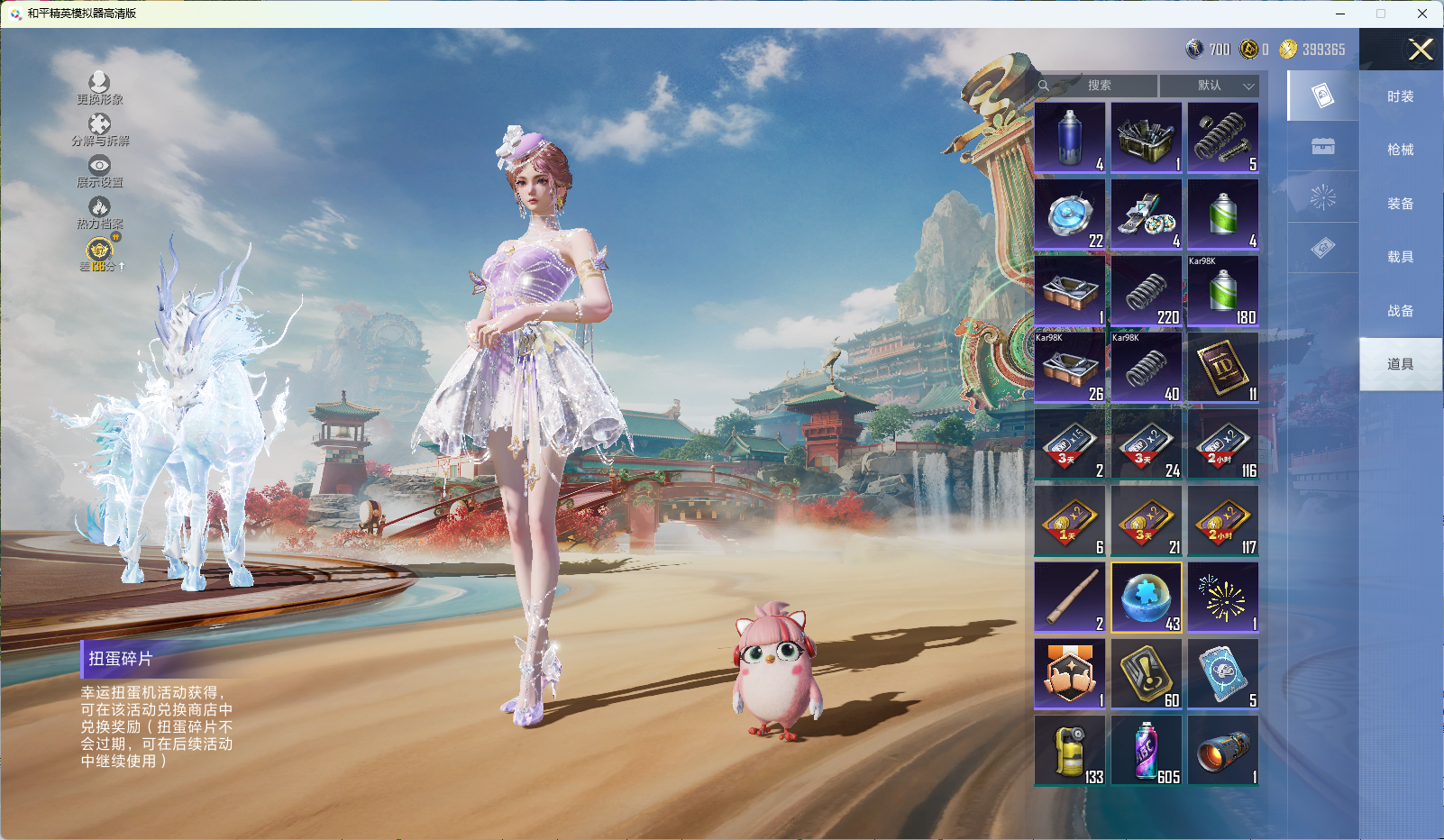1444x840 pixels.
Task: Go to the 载具 vehicle tab
Action: (1400, 257)
